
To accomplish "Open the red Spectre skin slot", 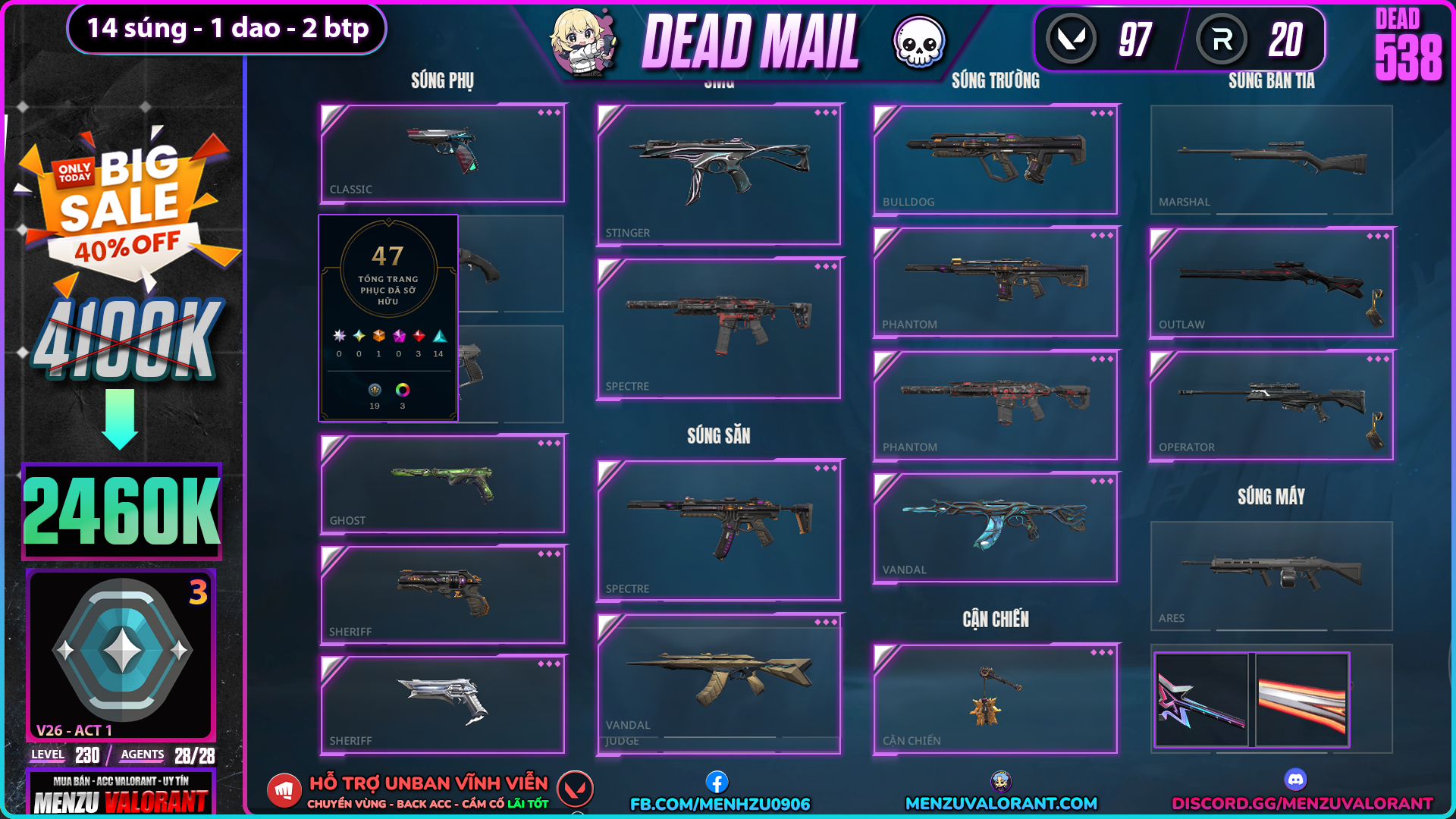I will [719, 328].
